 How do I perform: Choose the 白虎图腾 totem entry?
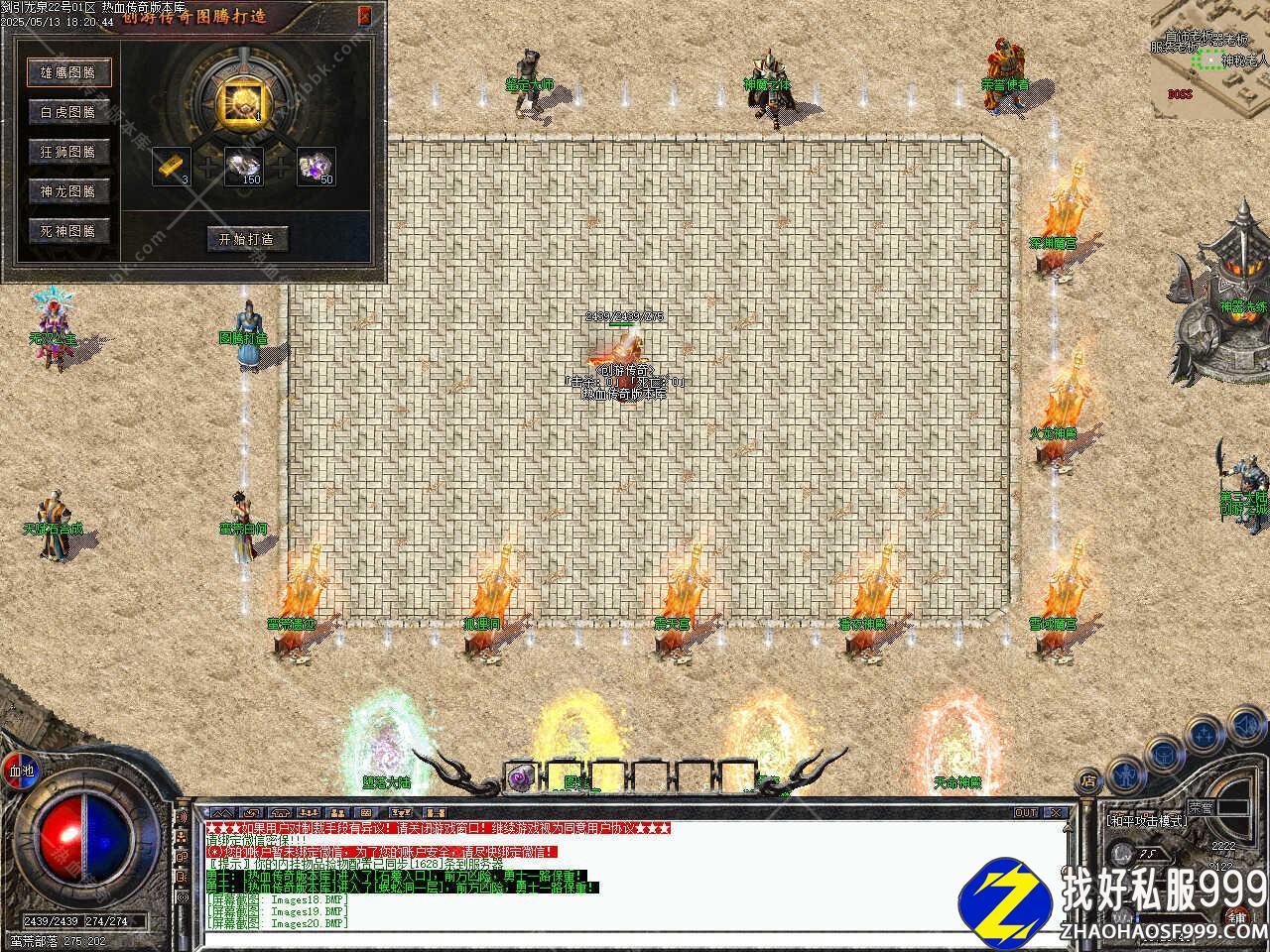point(68,112)
